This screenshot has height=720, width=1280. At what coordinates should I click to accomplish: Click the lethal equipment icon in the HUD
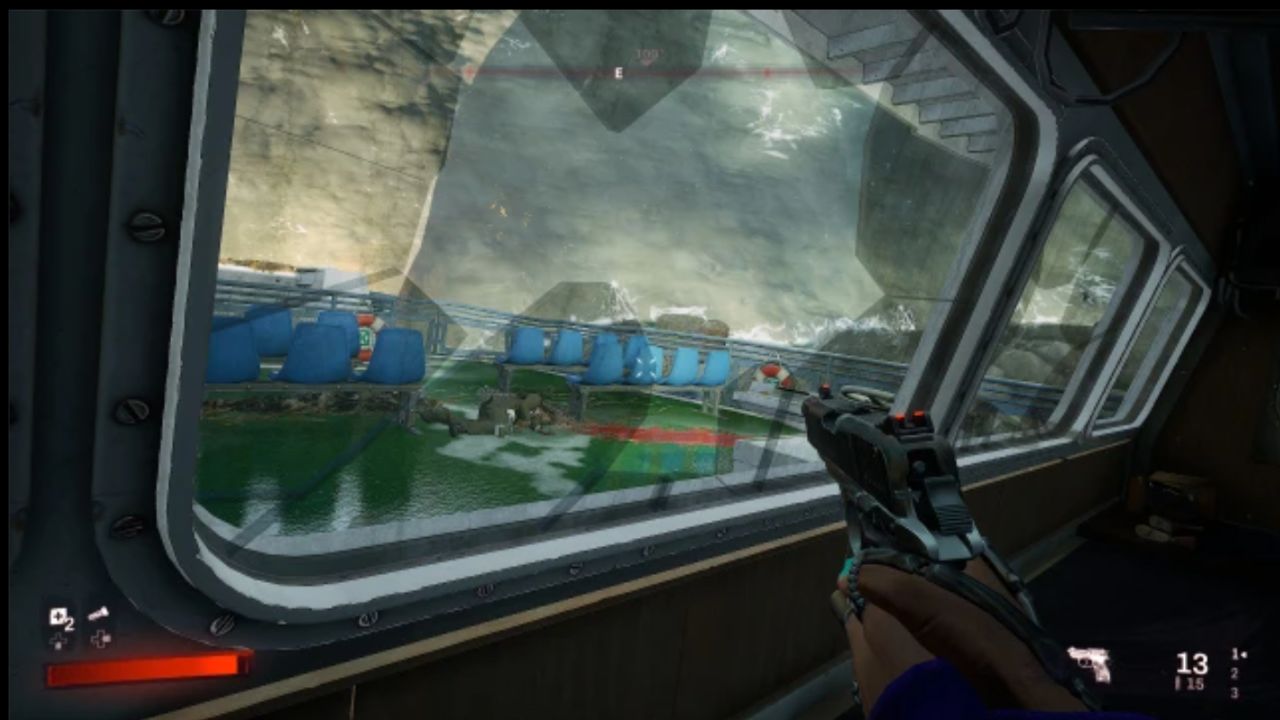point(100,615)
